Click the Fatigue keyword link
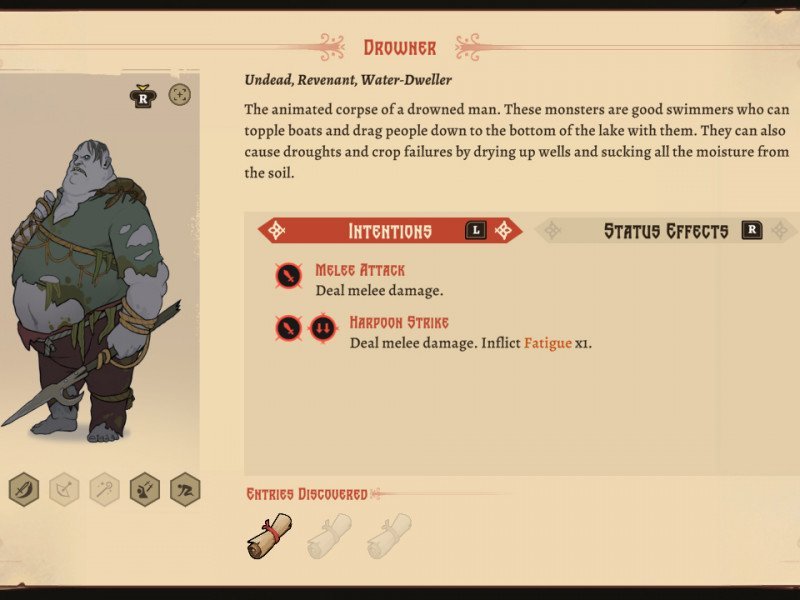The image size is (800, 600). (x=546, y=343)
